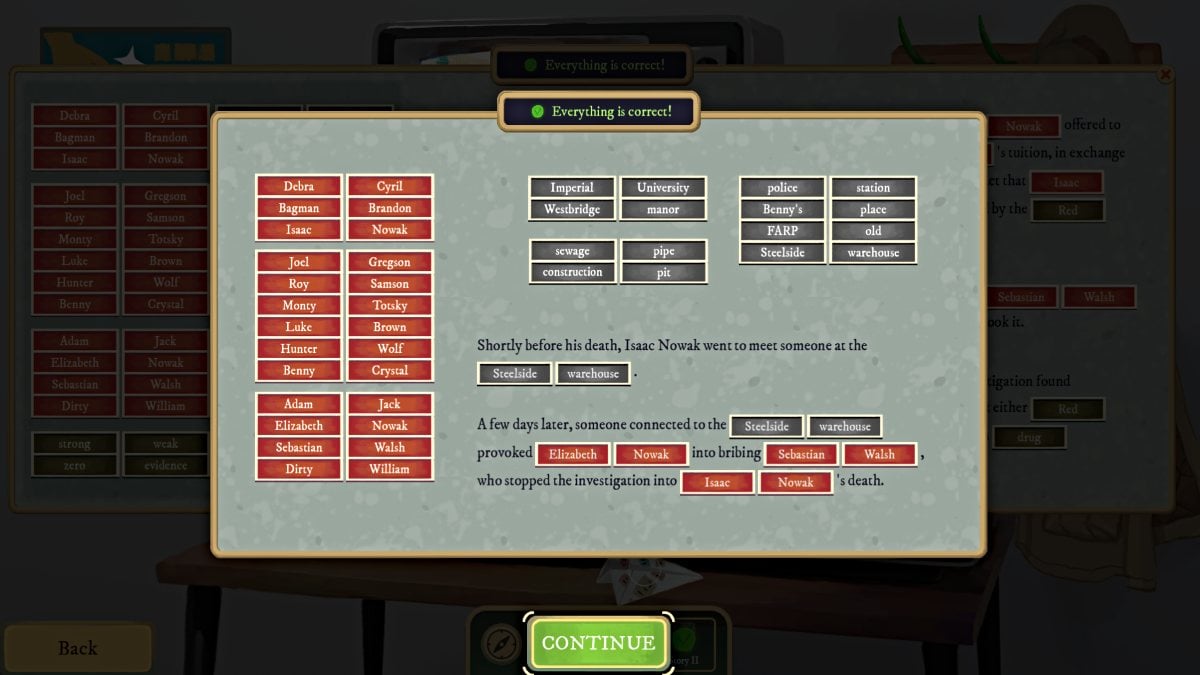
Task: Click the Benny's location tile
Action: tap(782, 210)
